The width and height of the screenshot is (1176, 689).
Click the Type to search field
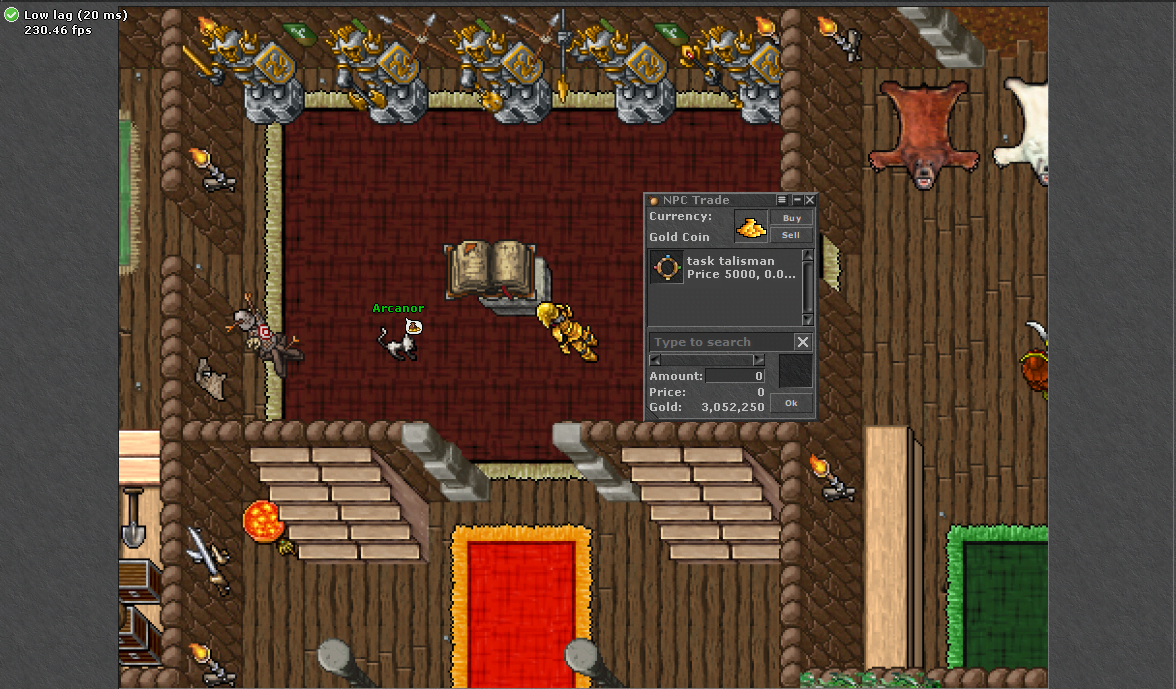[720, 342]
